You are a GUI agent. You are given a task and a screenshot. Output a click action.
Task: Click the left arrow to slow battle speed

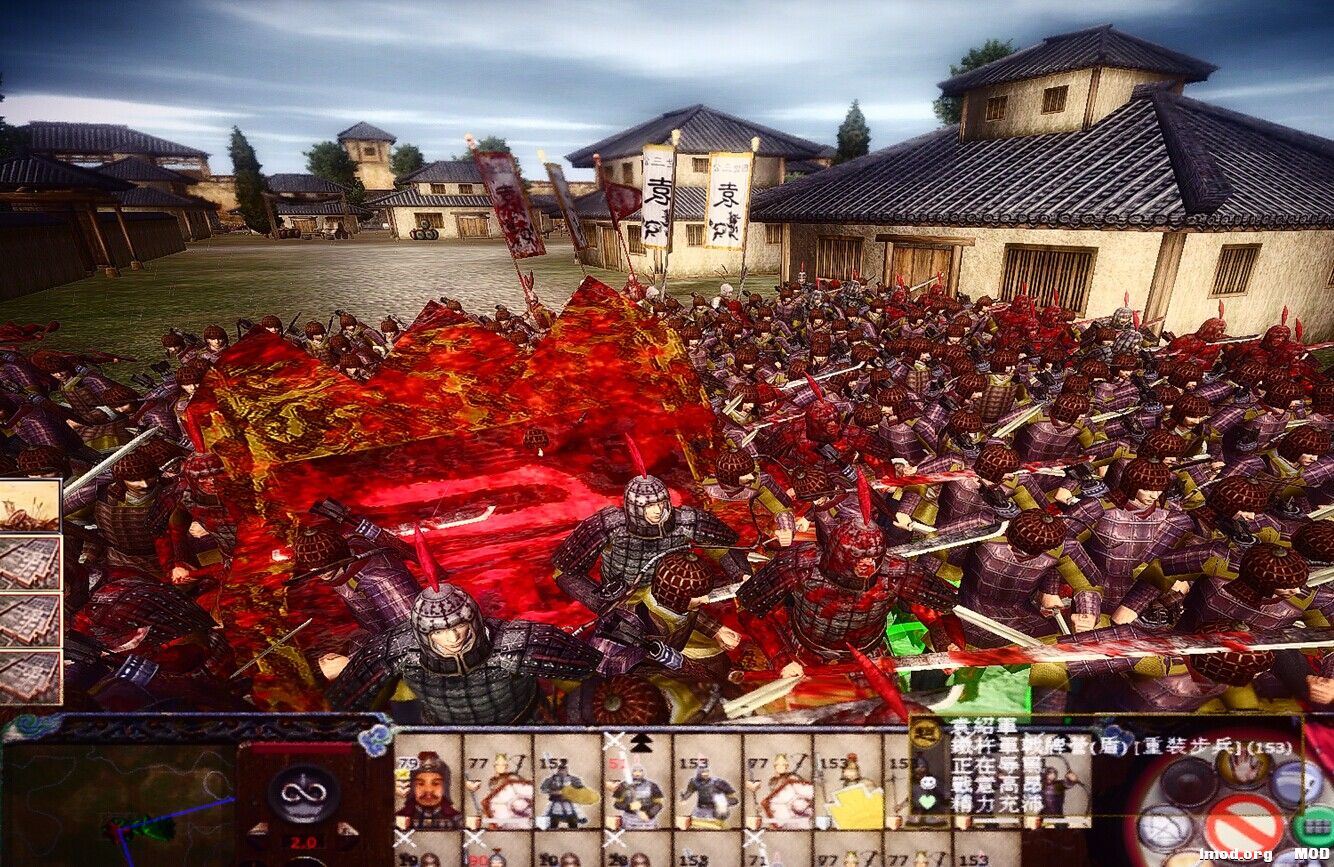click(260, 828)
